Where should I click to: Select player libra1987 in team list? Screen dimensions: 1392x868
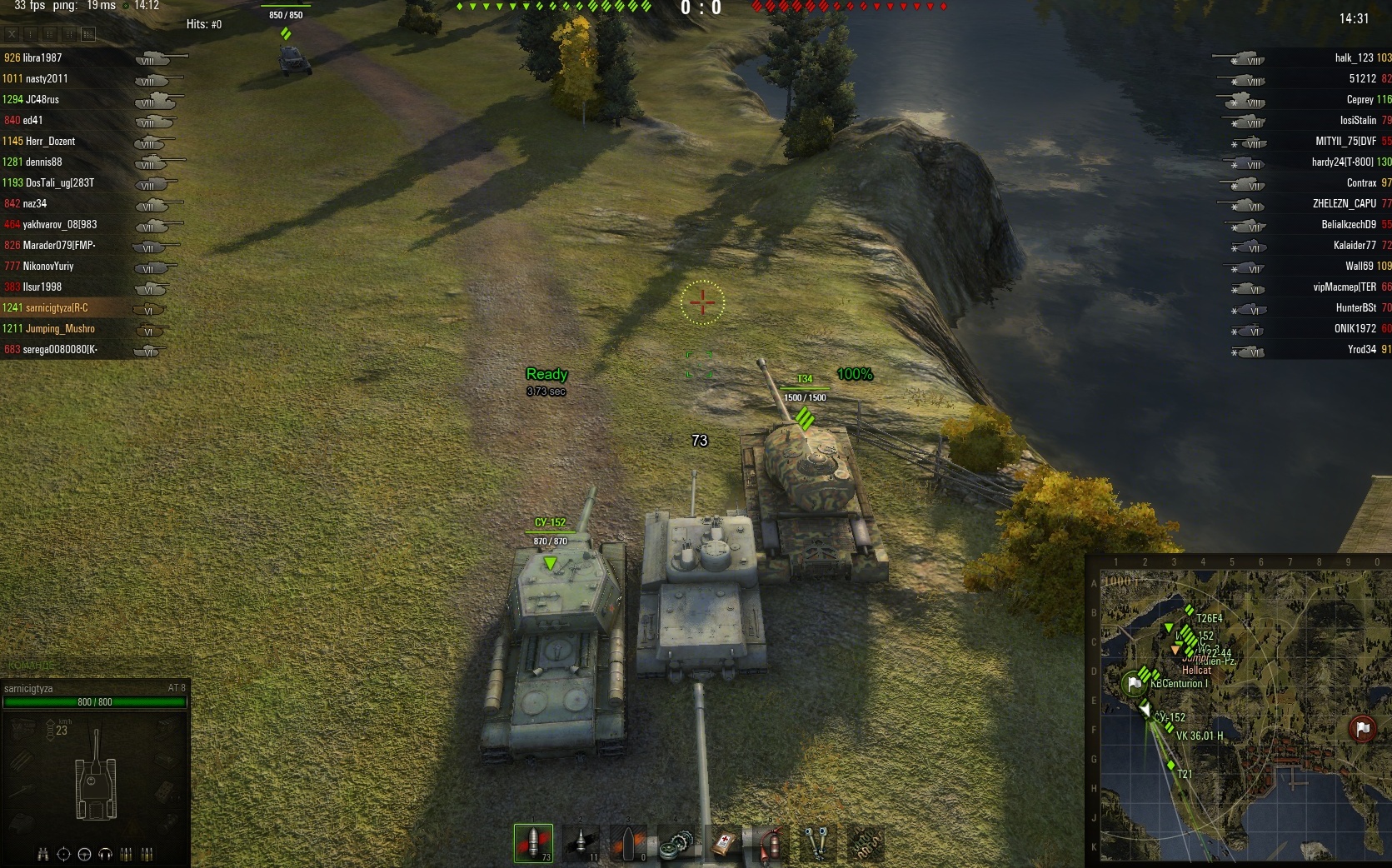[42, 58]
